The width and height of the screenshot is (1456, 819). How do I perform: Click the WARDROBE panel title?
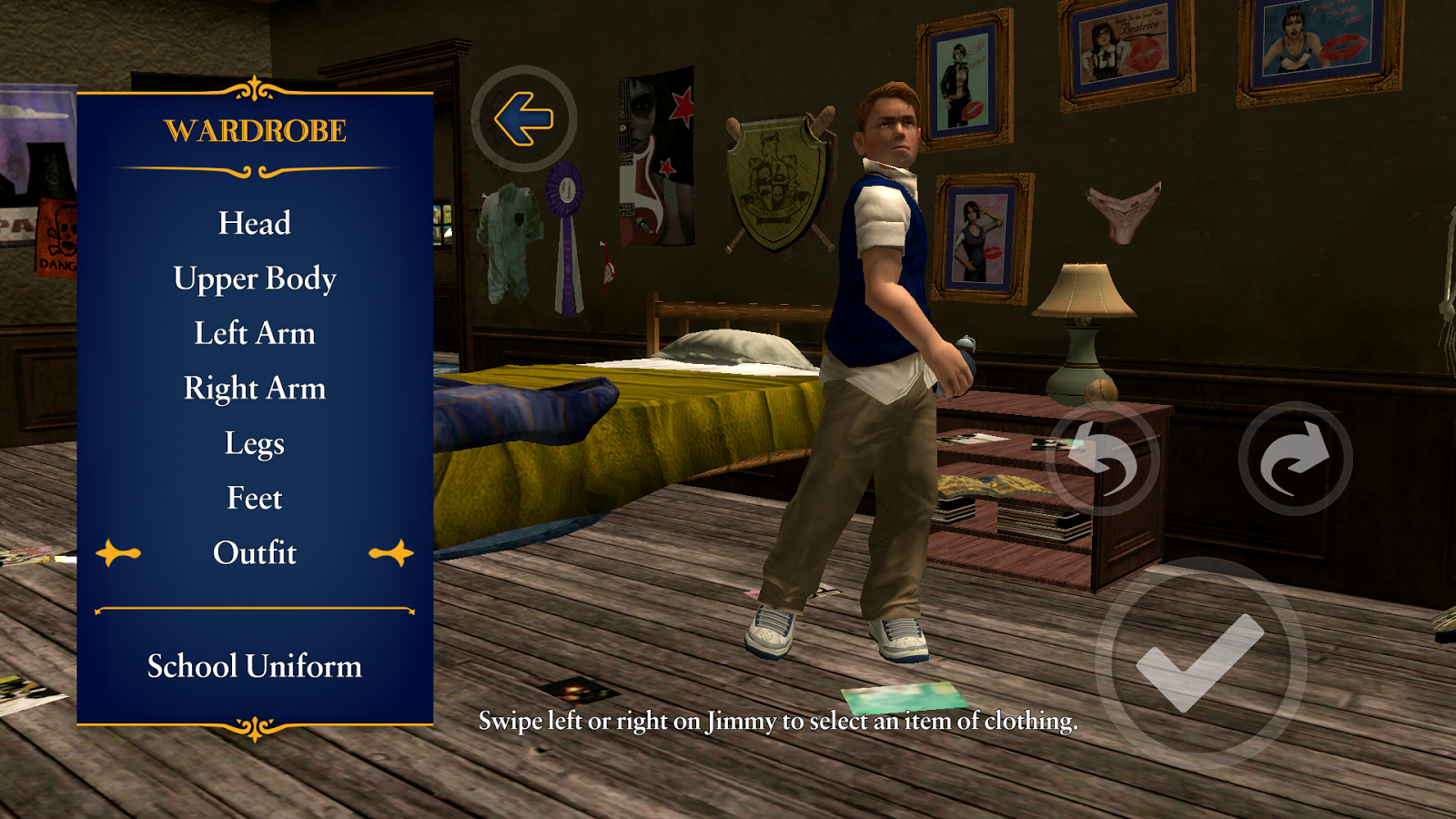(256, 128)
